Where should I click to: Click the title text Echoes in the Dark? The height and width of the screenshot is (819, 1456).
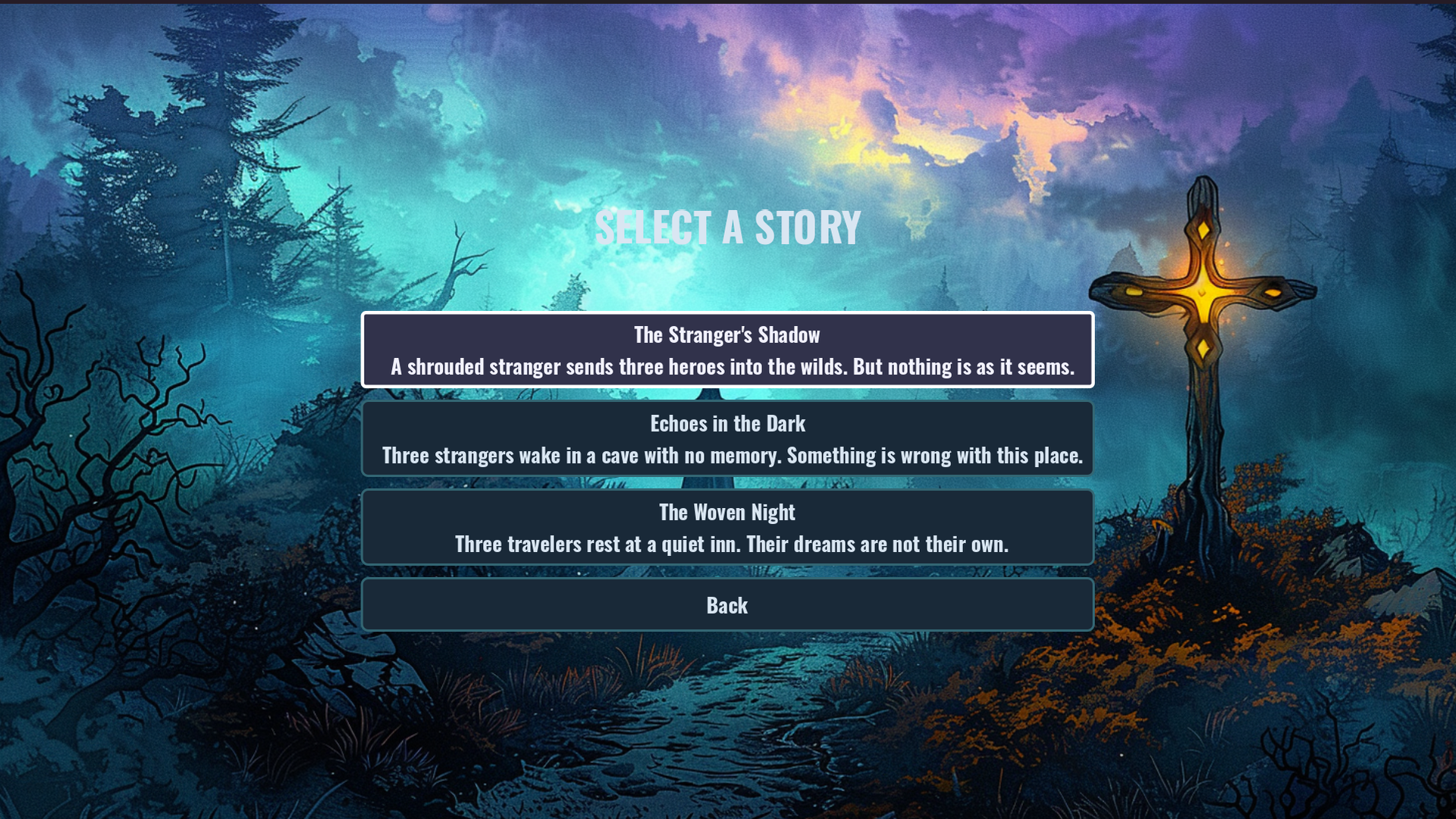pyautogui.click(x=726, y=424)
